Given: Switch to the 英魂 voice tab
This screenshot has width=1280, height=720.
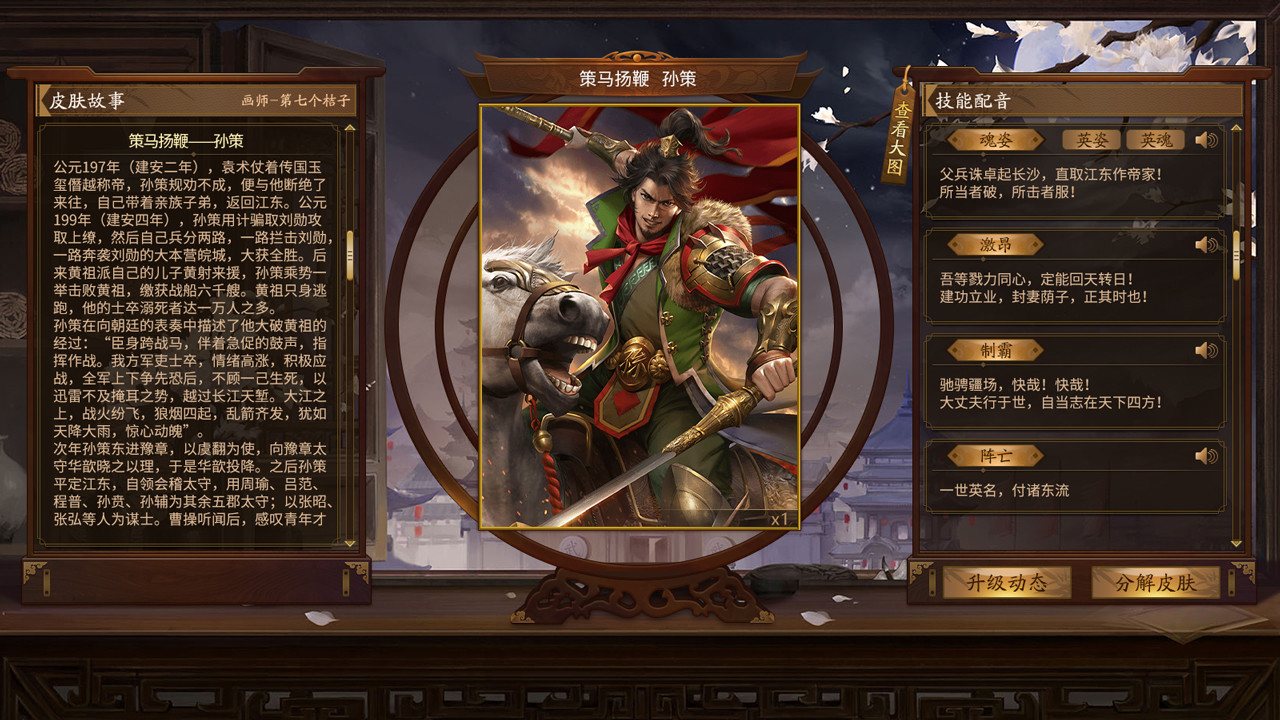Looking at the screenshot, I should tap(1156, 140).
